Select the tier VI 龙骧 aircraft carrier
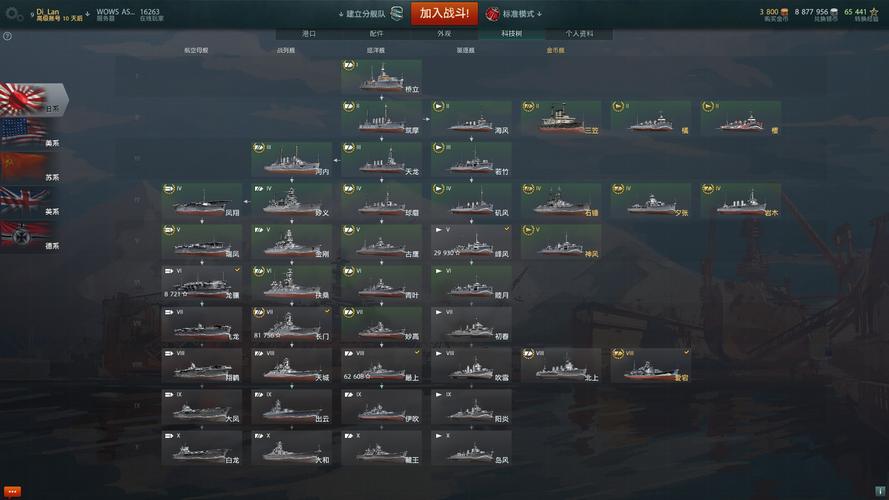The width and height of the screenshot is (889, 500). [201, 284]
